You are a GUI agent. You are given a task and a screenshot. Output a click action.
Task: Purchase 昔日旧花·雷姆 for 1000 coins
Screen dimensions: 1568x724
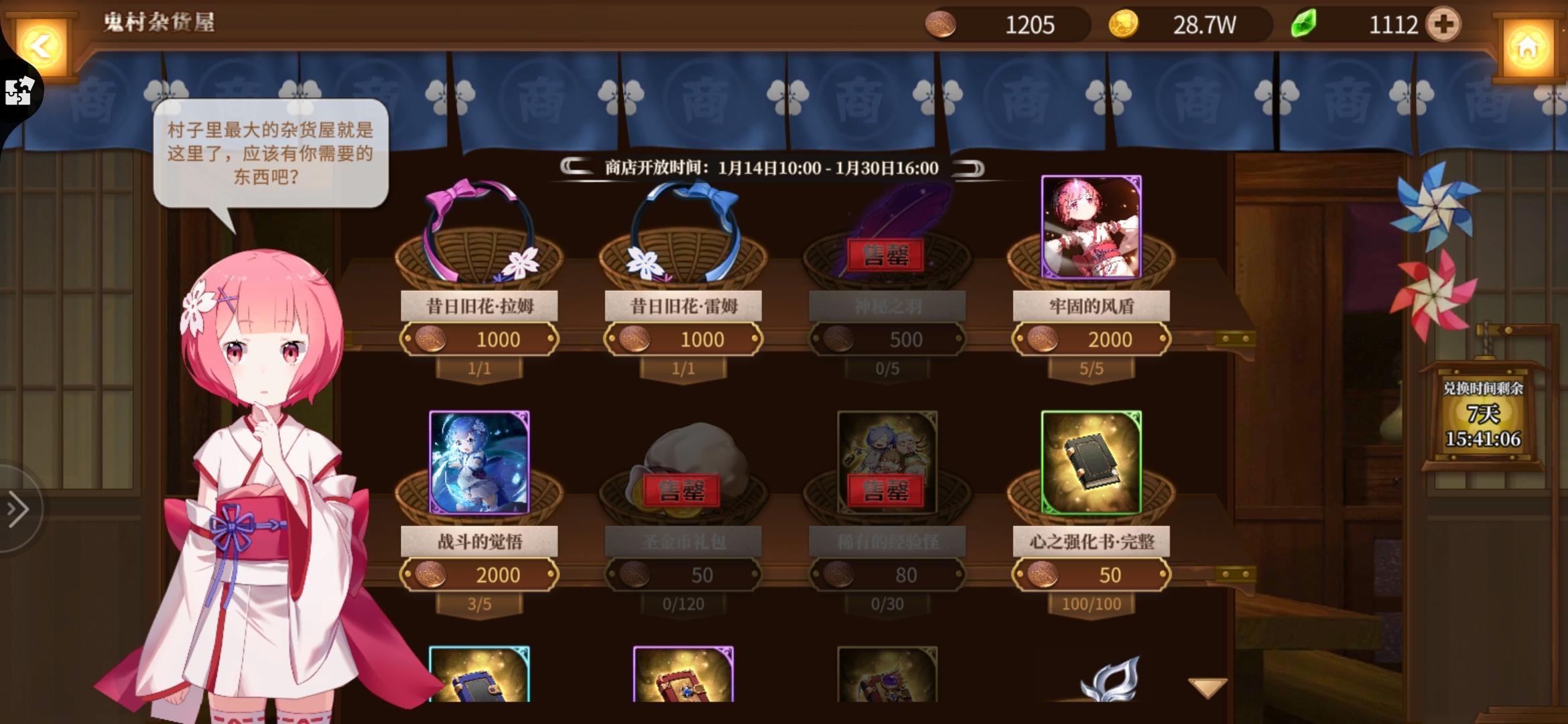click(683, 339)
